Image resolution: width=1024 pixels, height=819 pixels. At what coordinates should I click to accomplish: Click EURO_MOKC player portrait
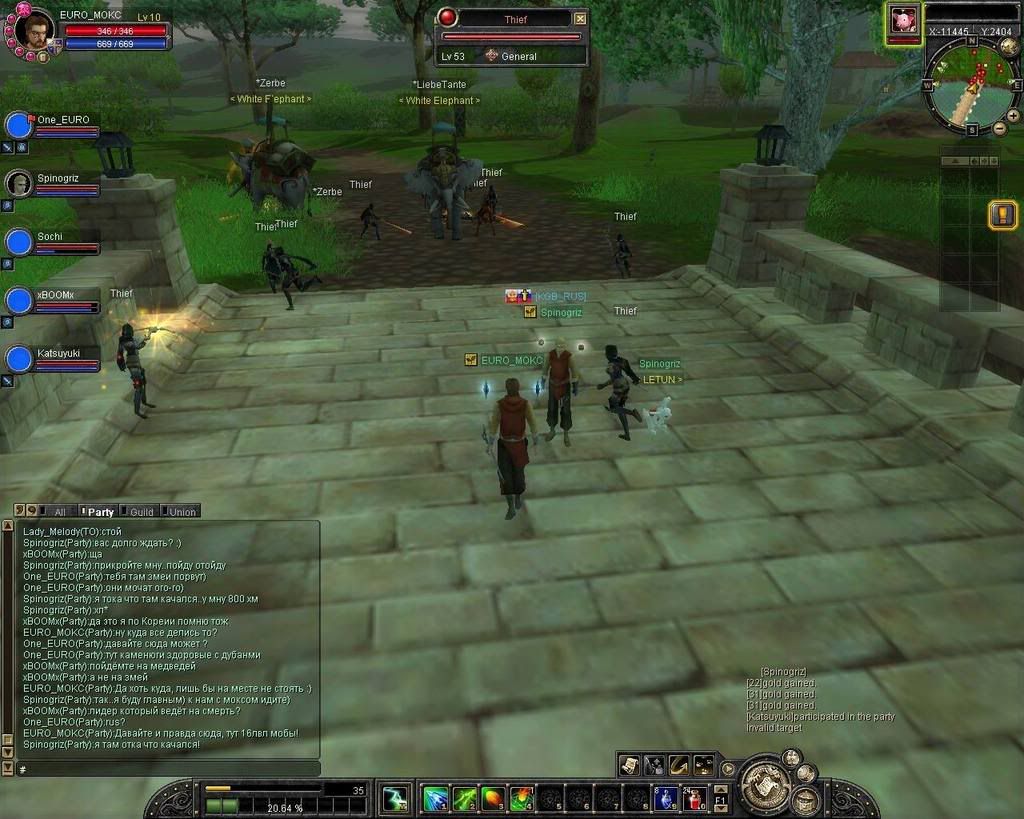[x=35, y=31]
